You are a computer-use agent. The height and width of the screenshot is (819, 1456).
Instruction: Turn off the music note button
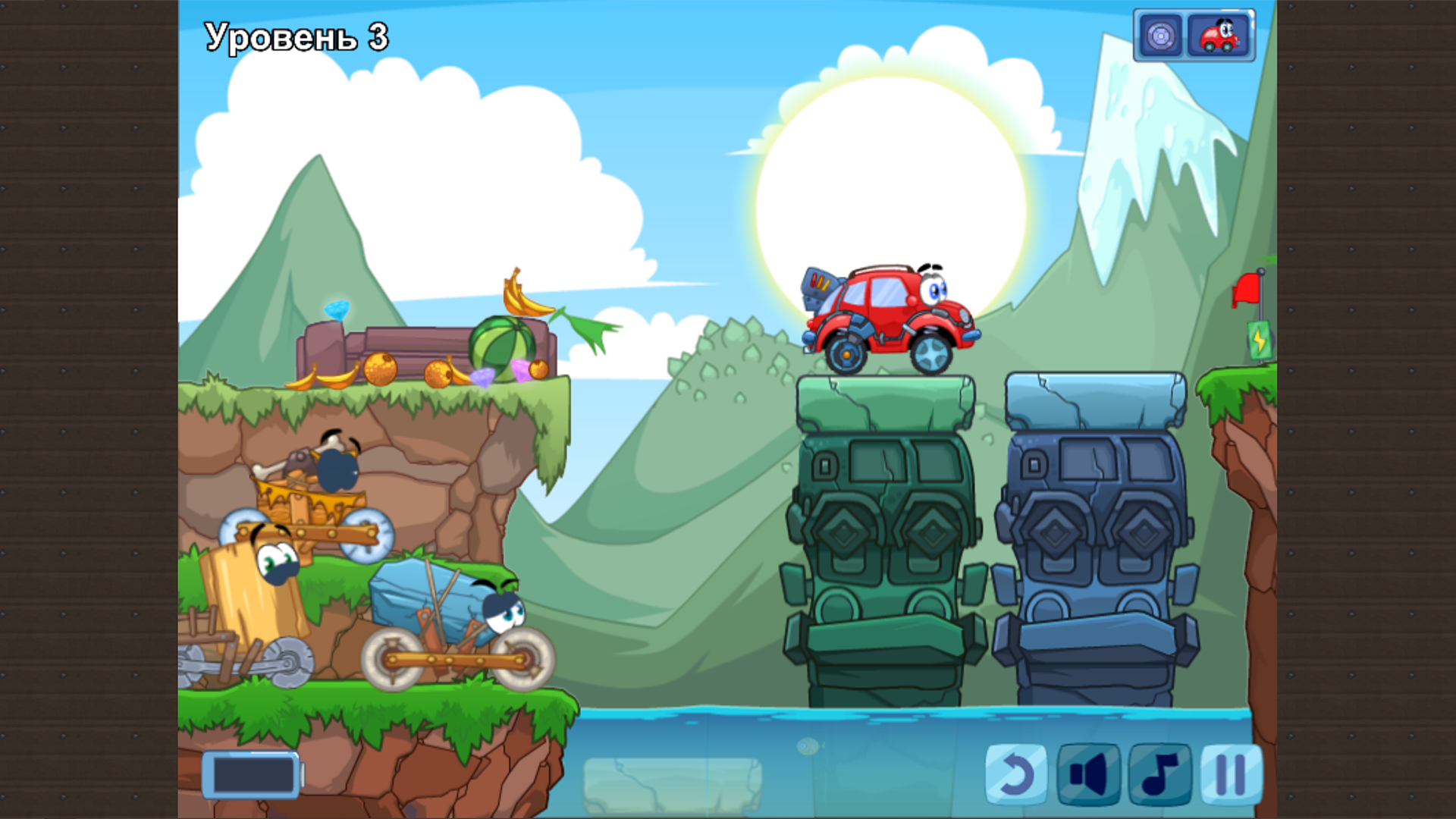tap(1159, 775)
